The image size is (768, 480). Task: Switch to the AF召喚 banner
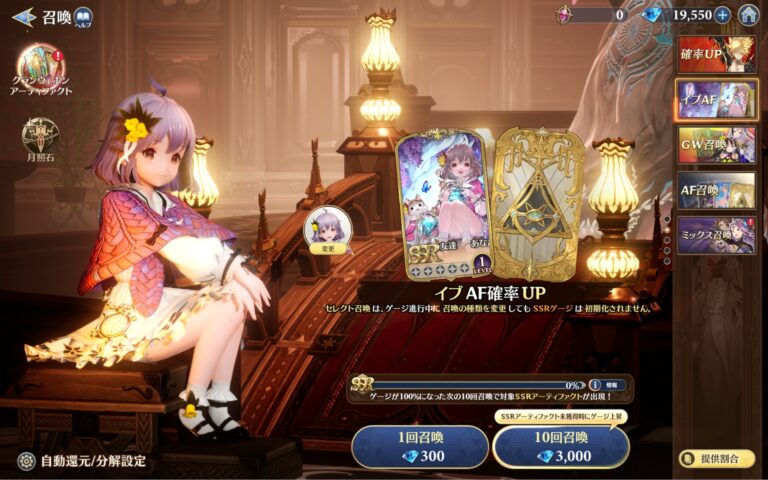click(x=716, y=190)
